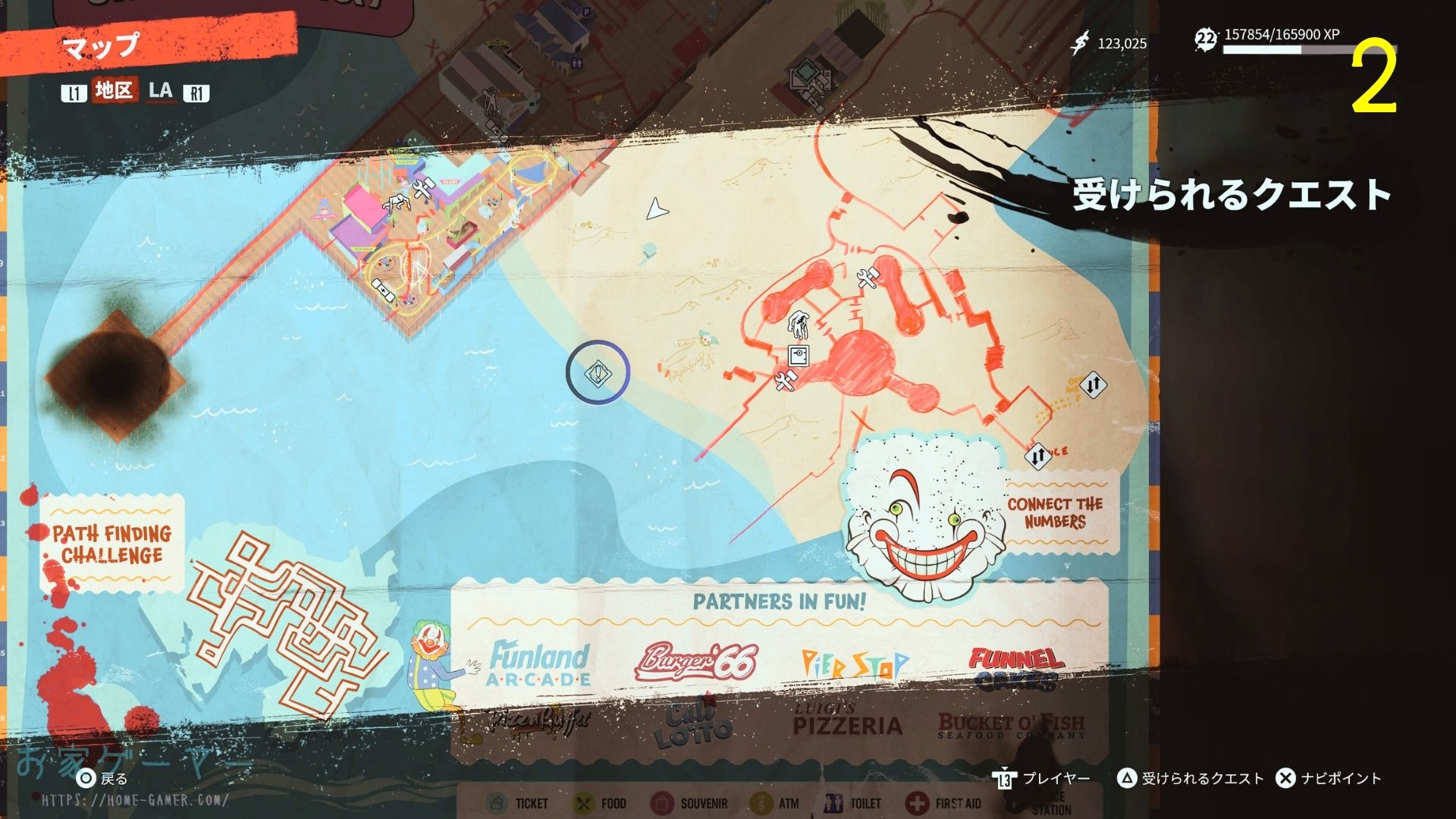Image resolution: width=1456 pixels, height=819 pixels.
Task: Switch to the LA map tab
Action: [161, 91]
